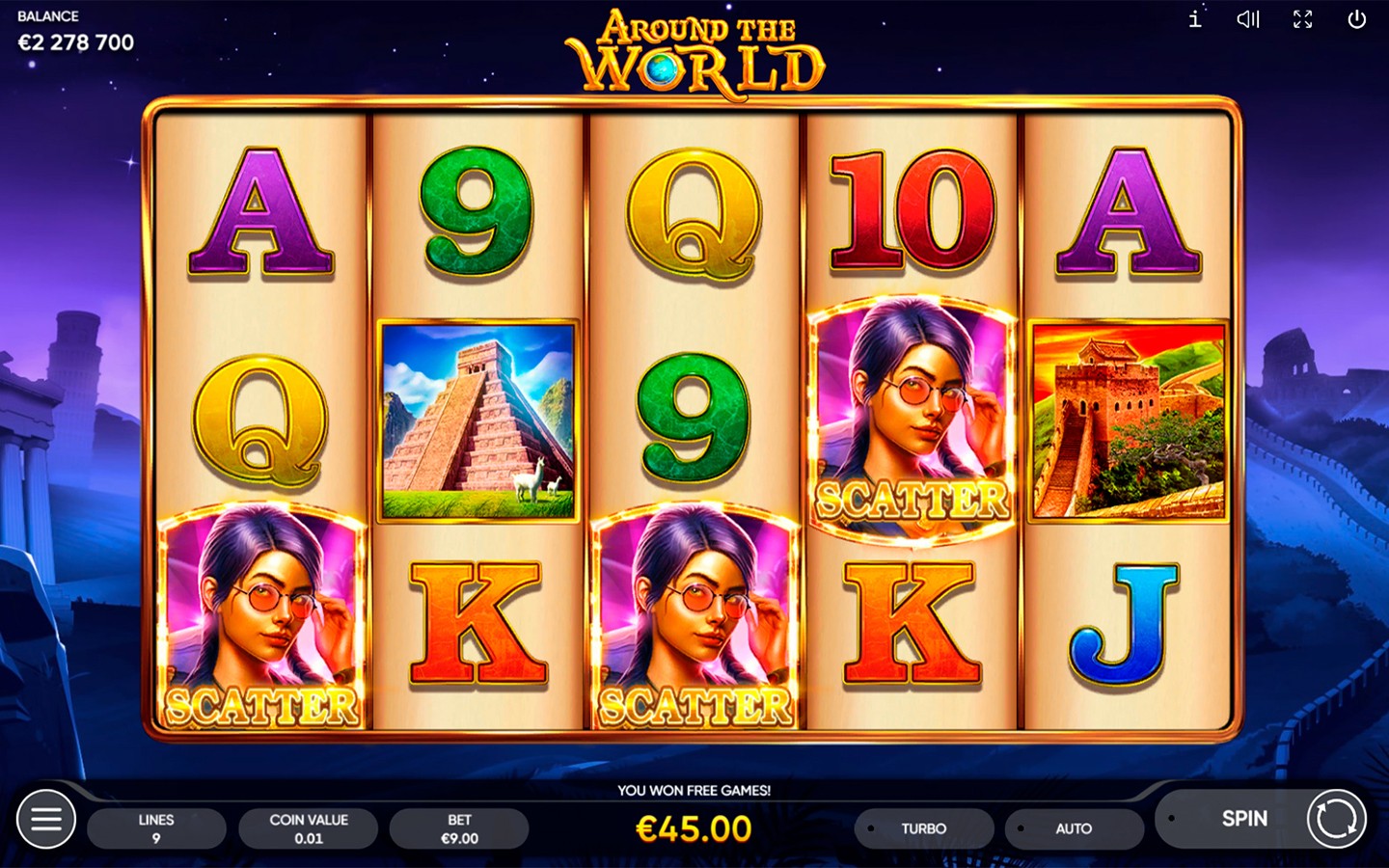Activate Auto spin
The height and width of the screenshot is (868, 1389).
tap(1074, 828)
